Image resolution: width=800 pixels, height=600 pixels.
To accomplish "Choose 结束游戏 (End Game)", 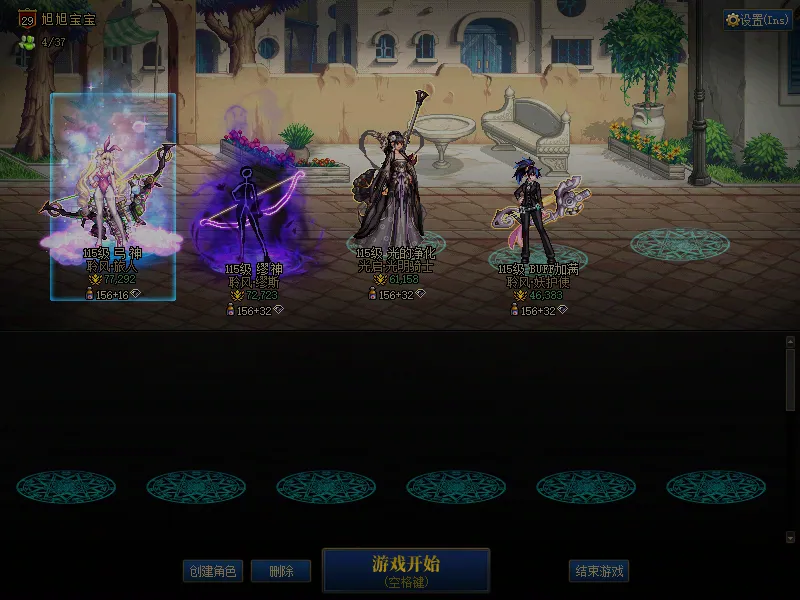I will pyautogui.click(x=599, y=571).
